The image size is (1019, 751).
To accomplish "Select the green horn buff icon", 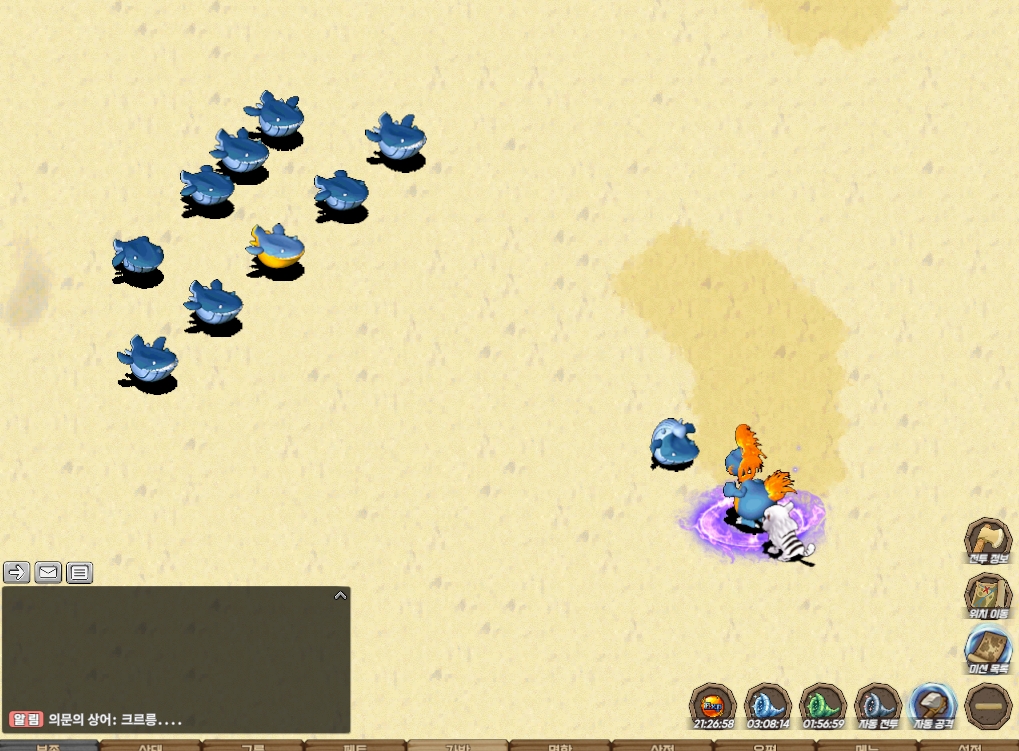I will [x=823, y=706].
